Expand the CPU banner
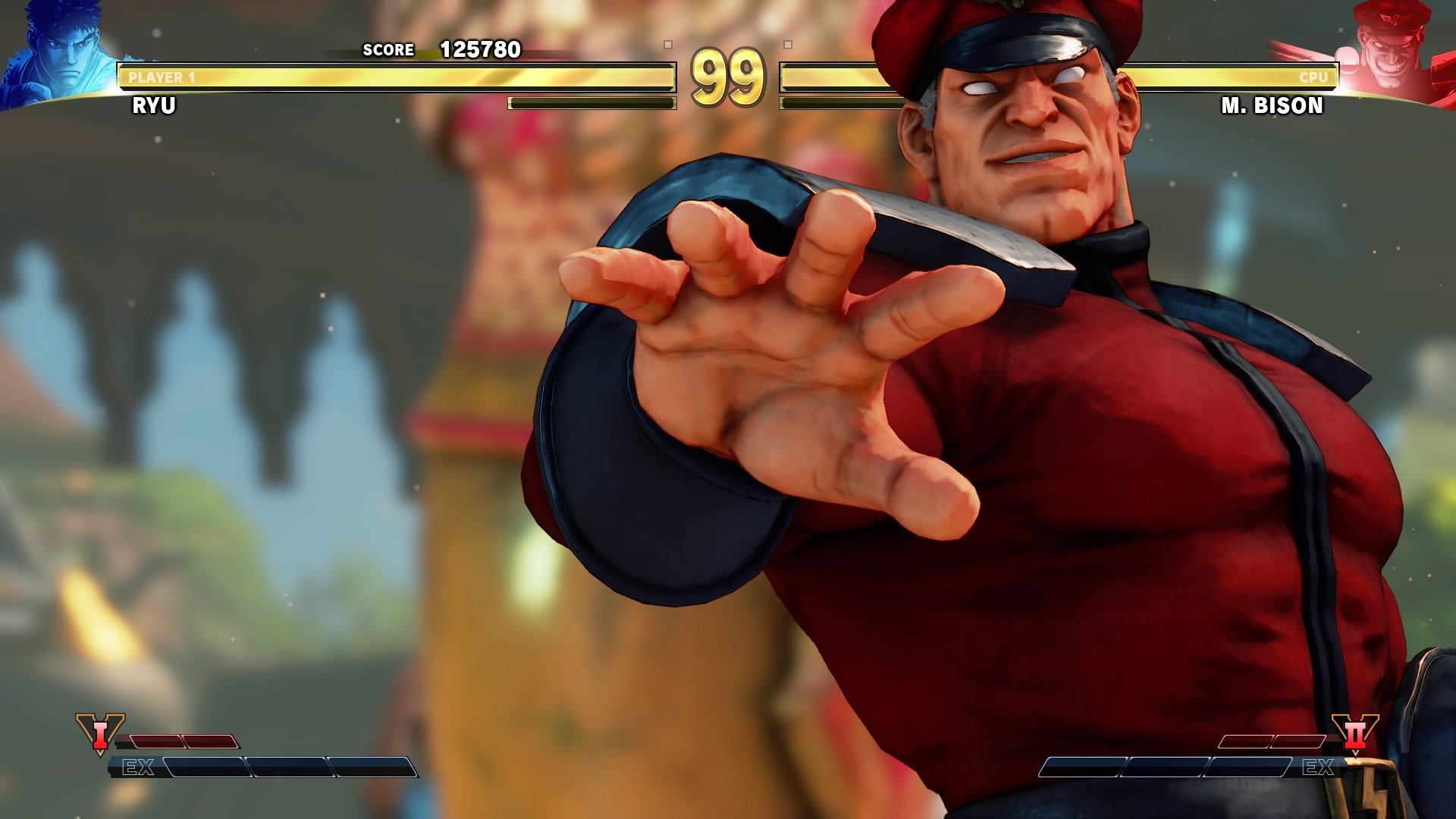The image size is (1456, 819). 1313,75
